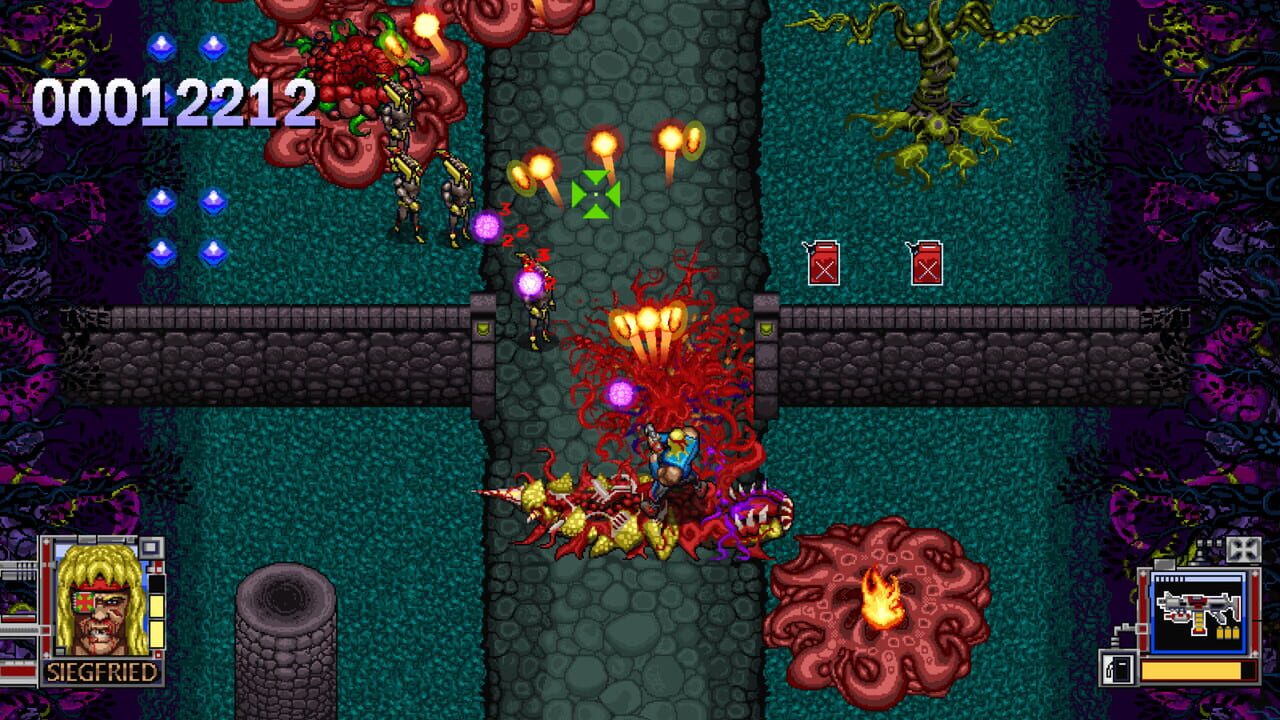Click the yellow ammo bar under the weapon
The image size is (1280, 720).
(x=1191, y=670)
